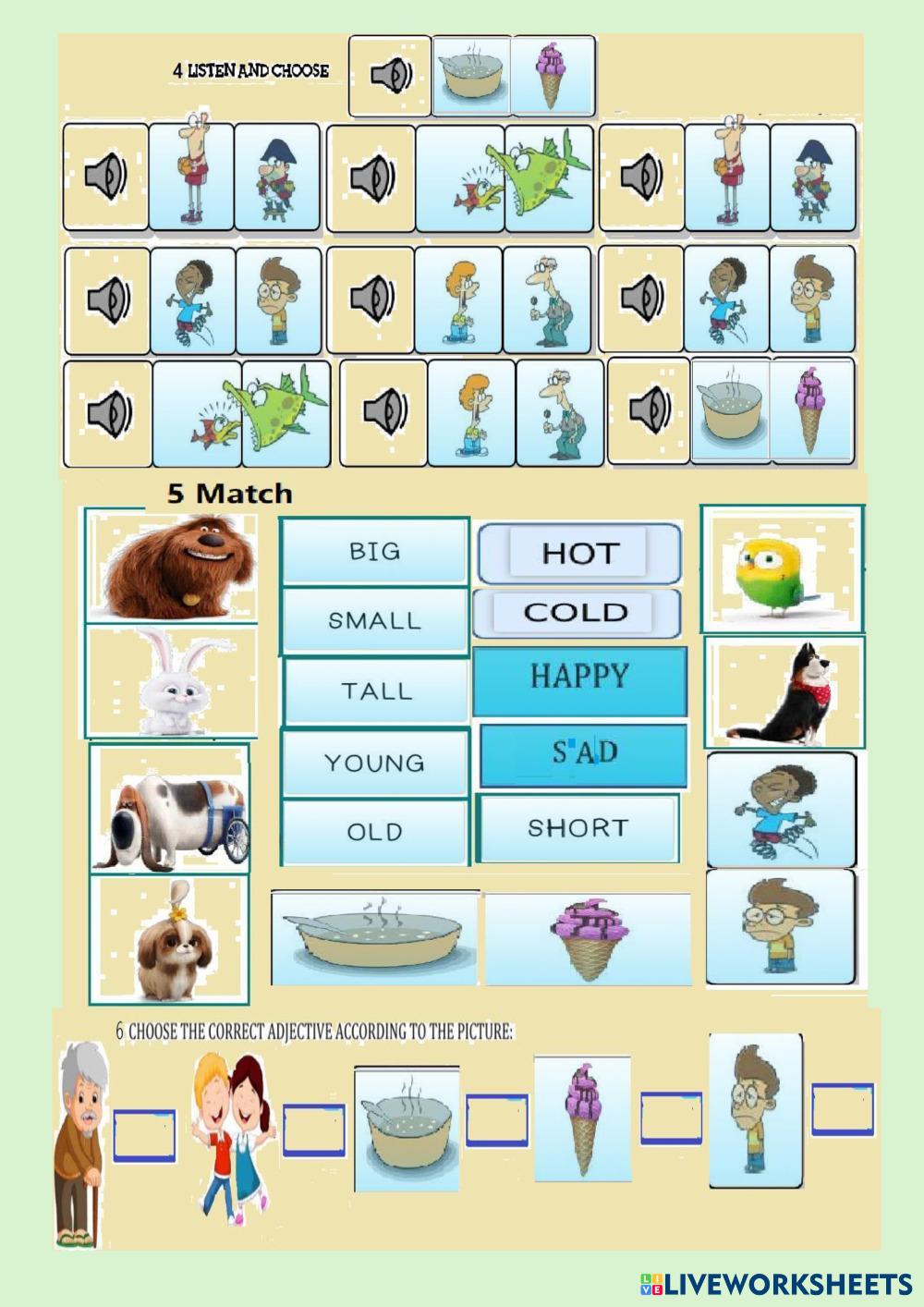The width and height of the screenshot is (924, 1307).
Task: Open the answer box after the two children
Action: pos(313,1130)
